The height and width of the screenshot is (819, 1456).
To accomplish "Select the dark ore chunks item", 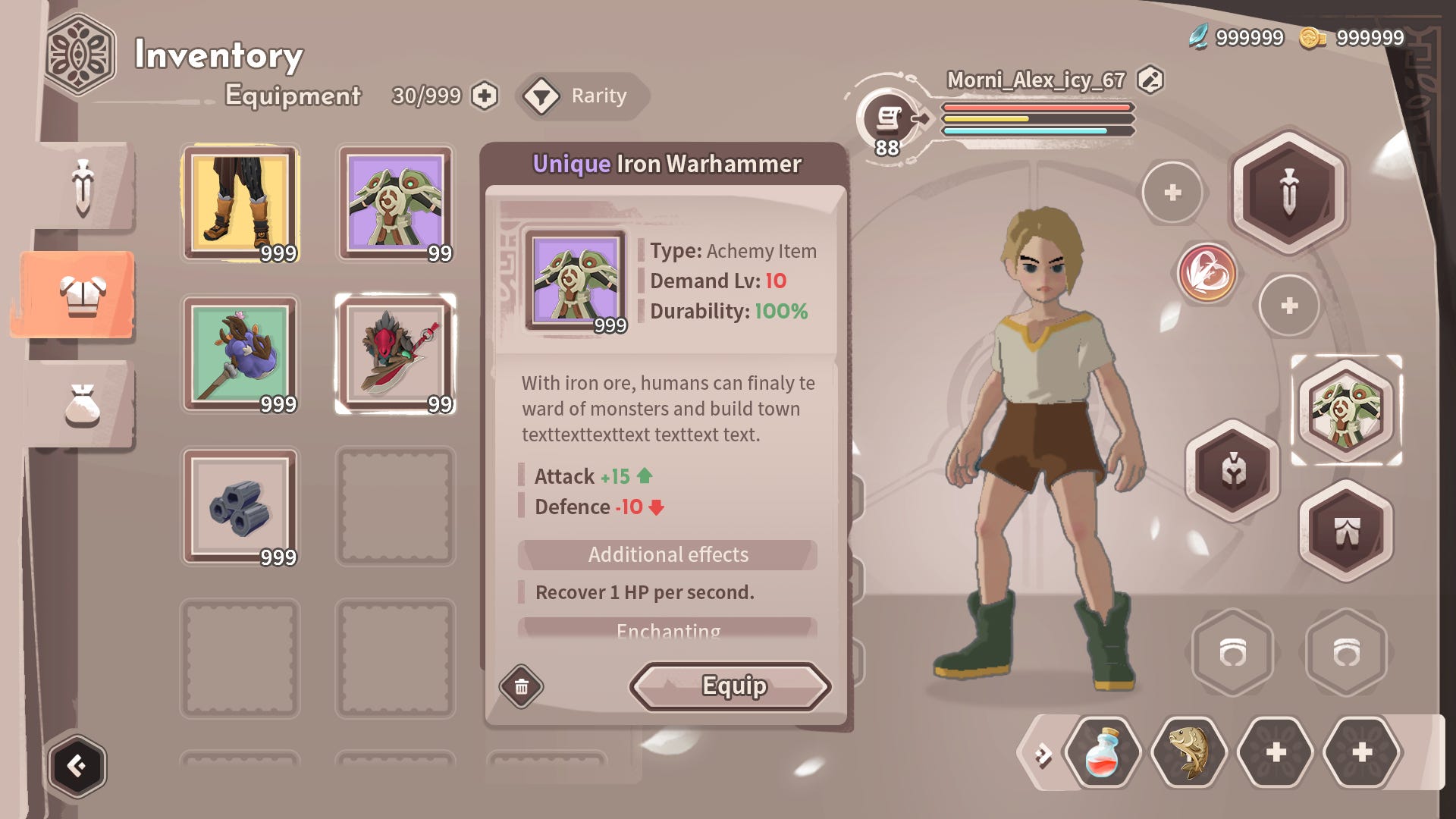I will coord(240,507).
